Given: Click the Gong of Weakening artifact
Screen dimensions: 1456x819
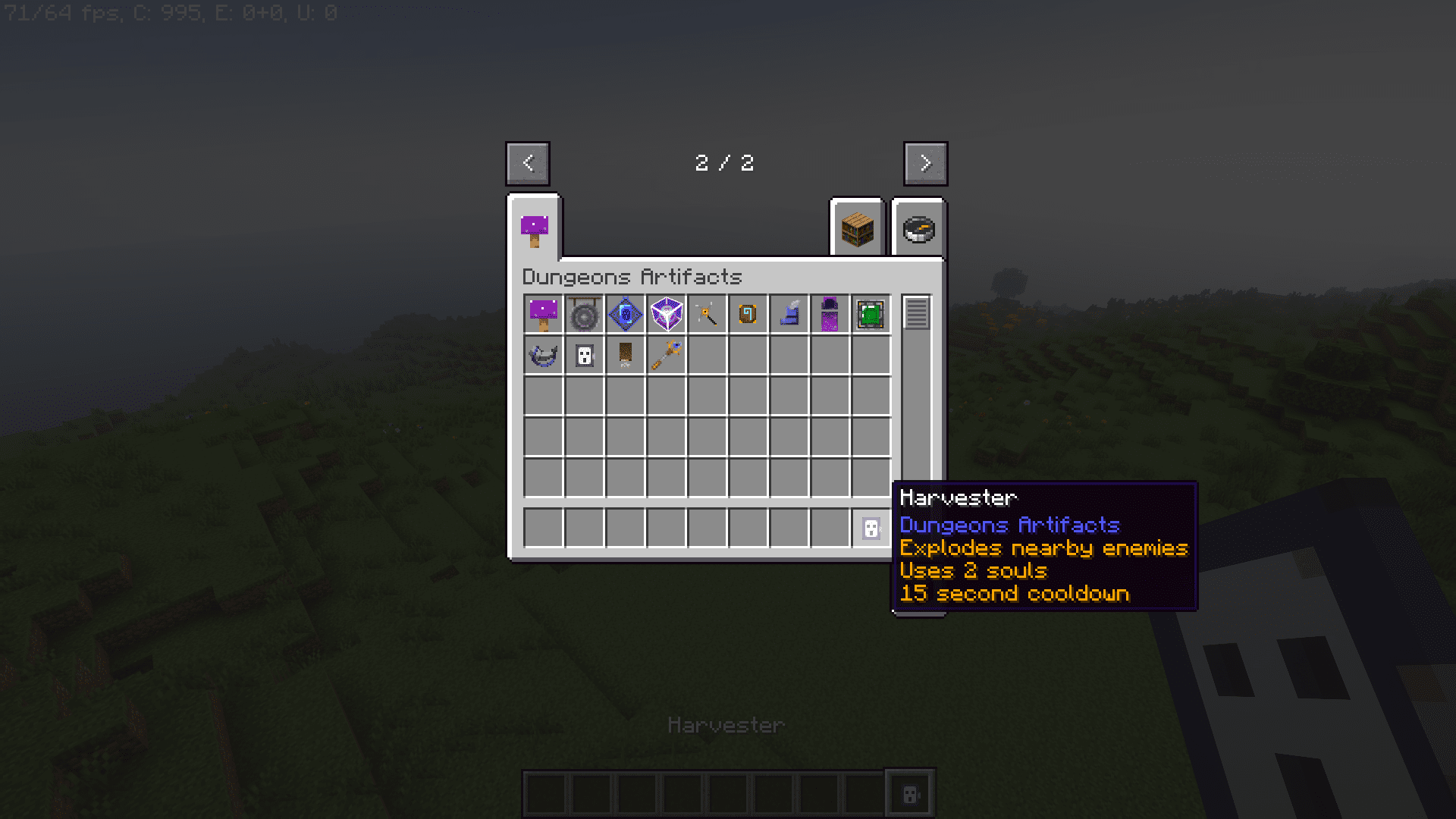Looking at the screenshot, I should (x=584, y=313).
